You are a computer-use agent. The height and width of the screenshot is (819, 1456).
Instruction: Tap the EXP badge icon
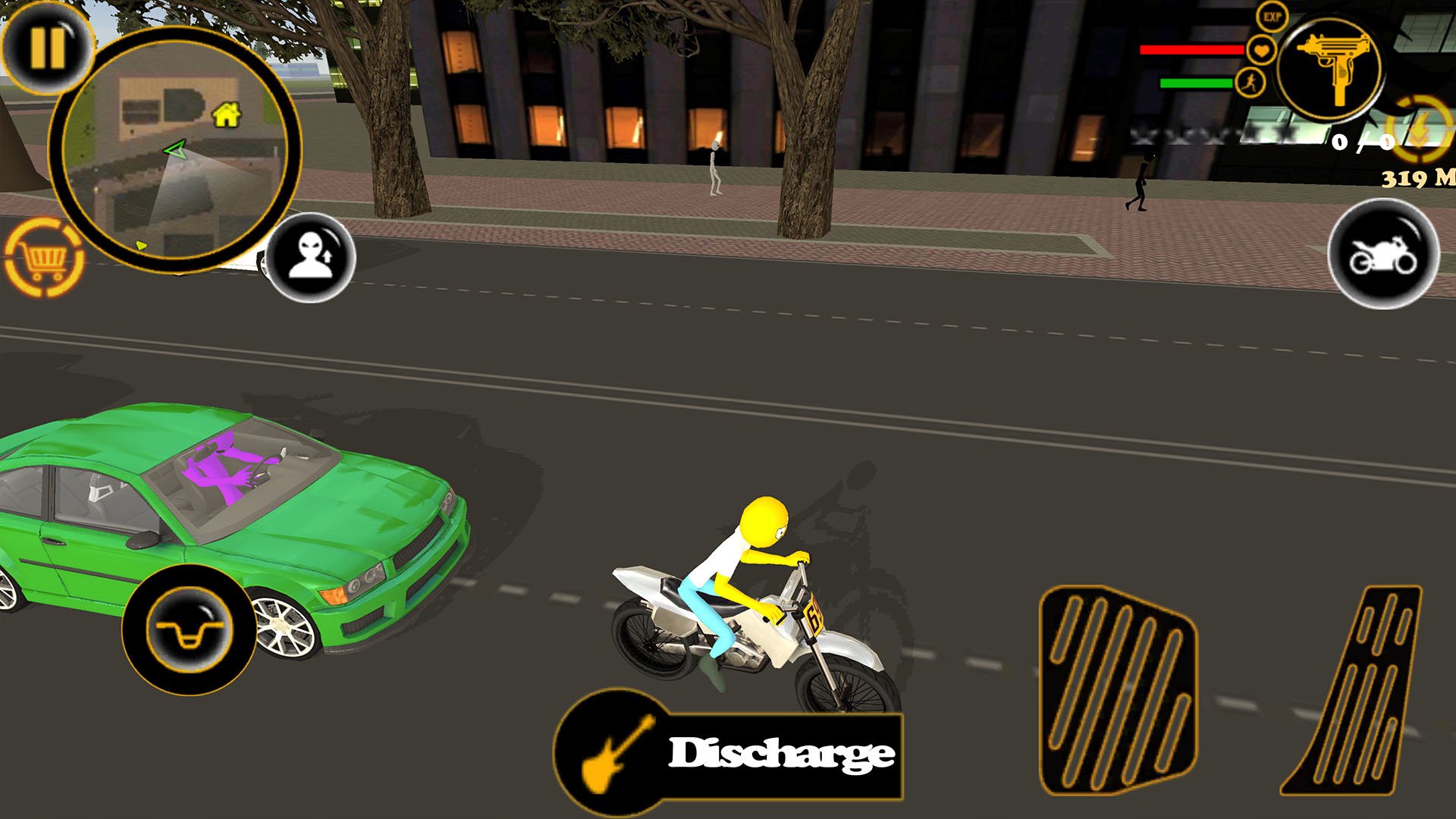[x=1272, y=17]
